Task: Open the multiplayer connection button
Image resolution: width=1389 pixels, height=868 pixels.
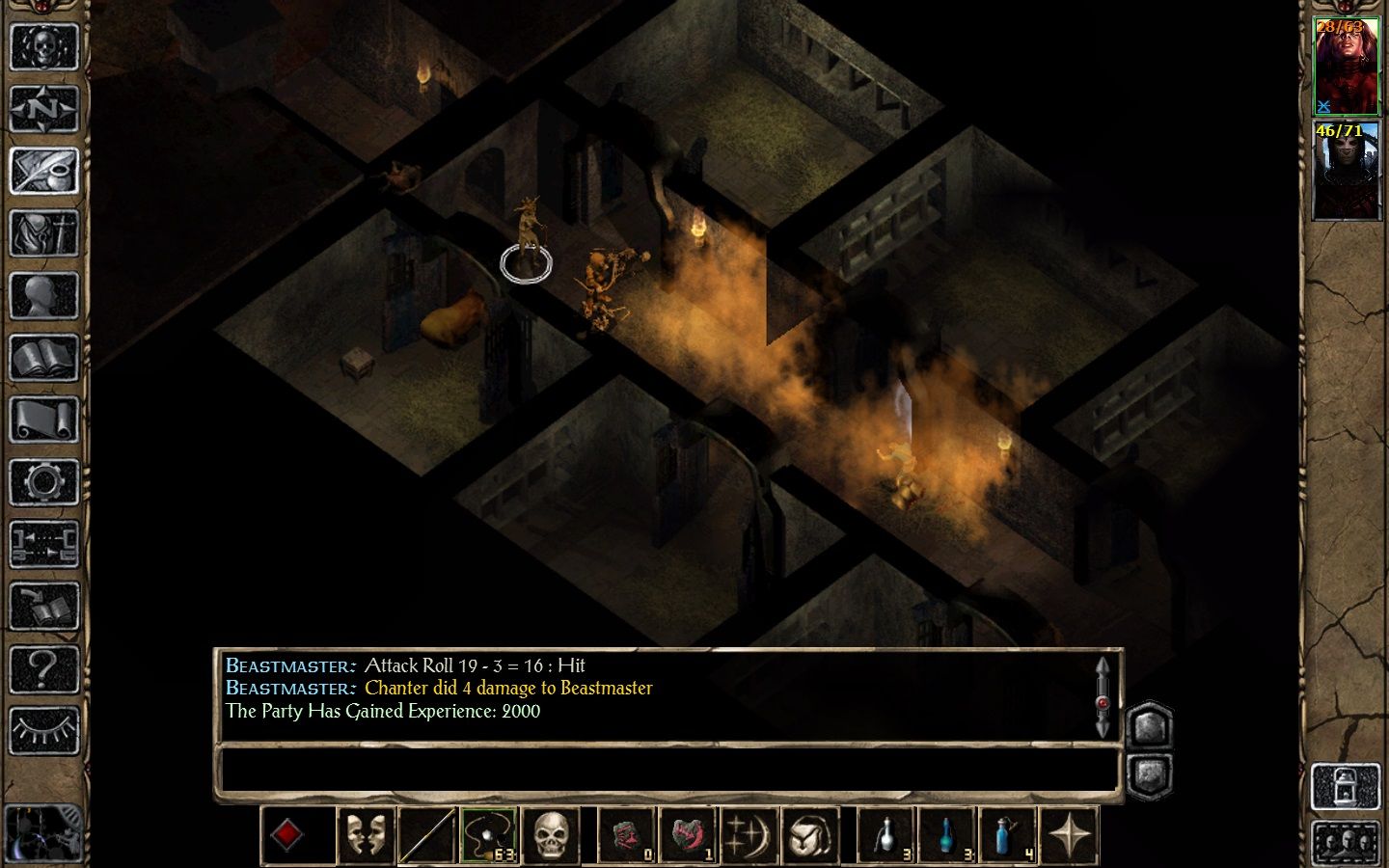Action: point(43,545)
